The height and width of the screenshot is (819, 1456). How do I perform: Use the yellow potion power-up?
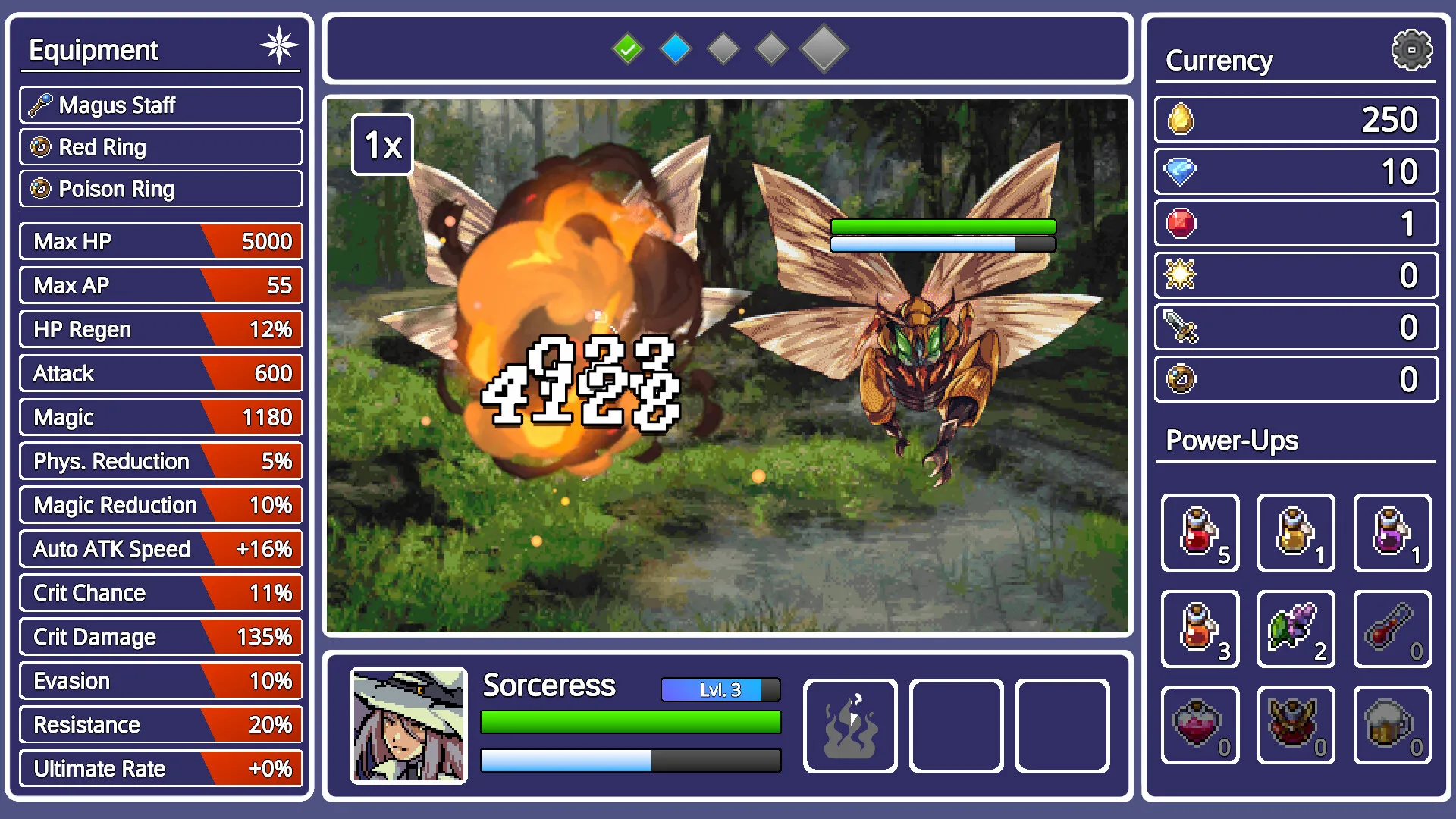pos(1296,533)
